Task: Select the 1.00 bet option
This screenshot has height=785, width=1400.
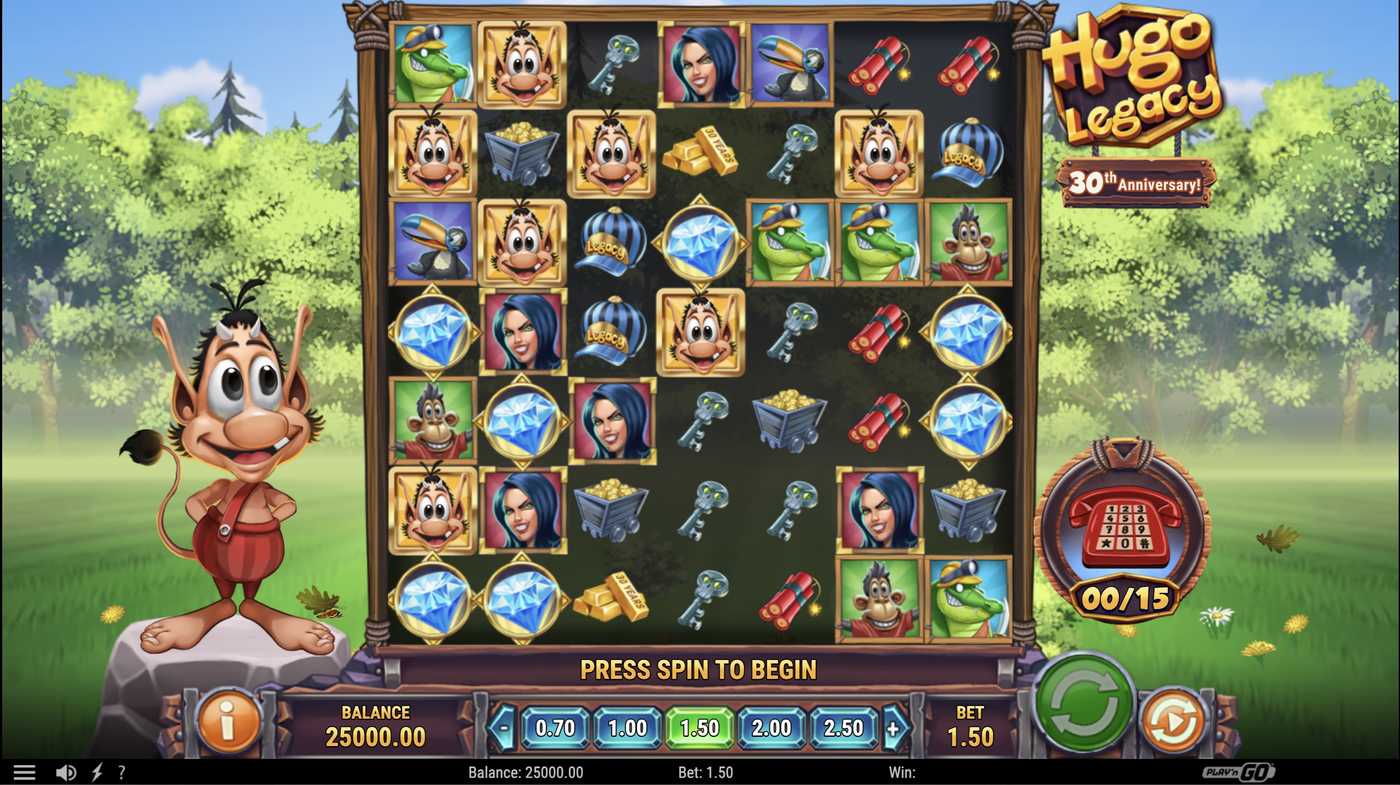Action: pos(626,729)
